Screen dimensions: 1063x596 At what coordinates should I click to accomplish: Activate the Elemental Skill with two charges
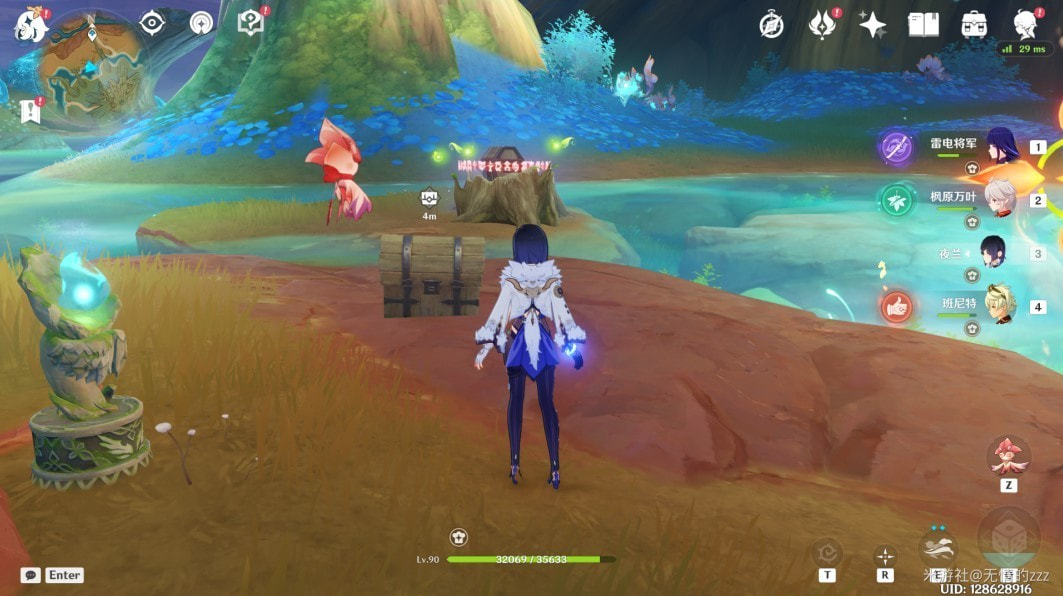pyautogui.click(x=937, y=548)
